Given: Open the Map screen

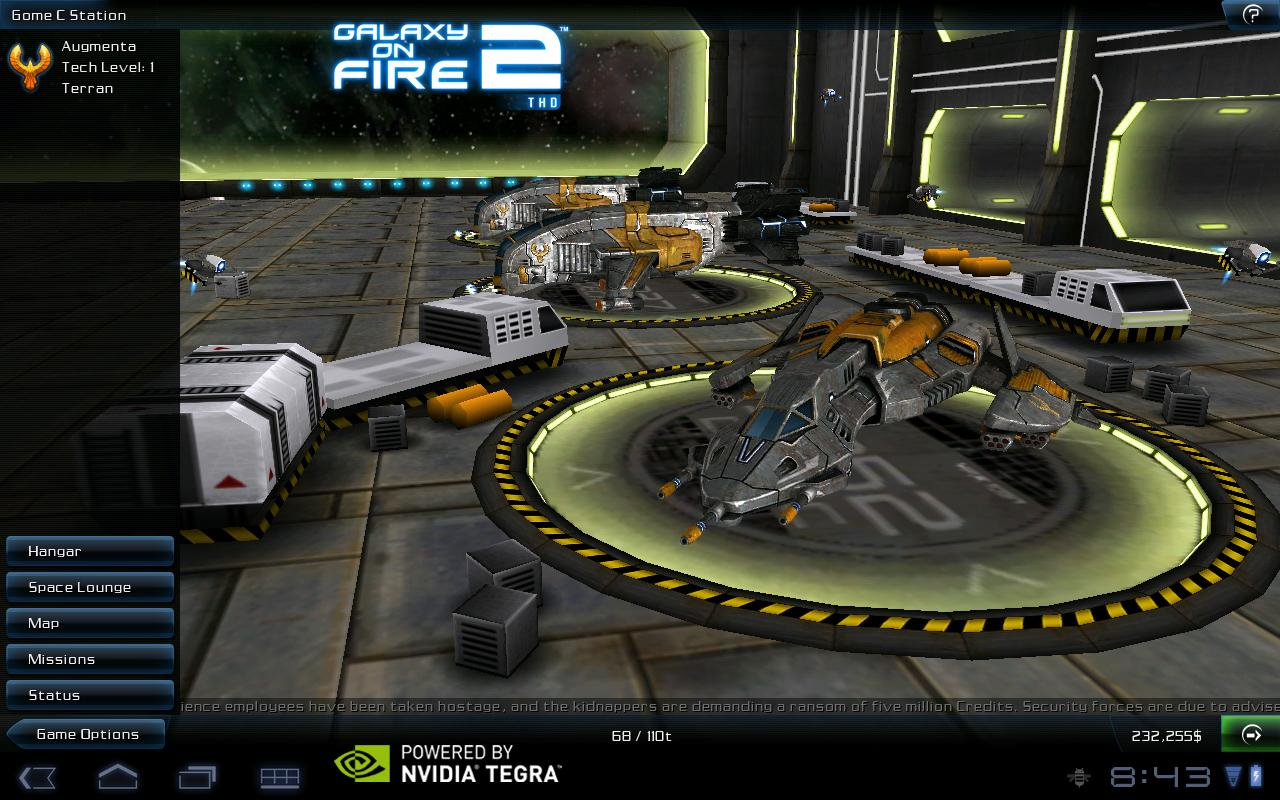Looking at the screenshot, I should 90,623.
